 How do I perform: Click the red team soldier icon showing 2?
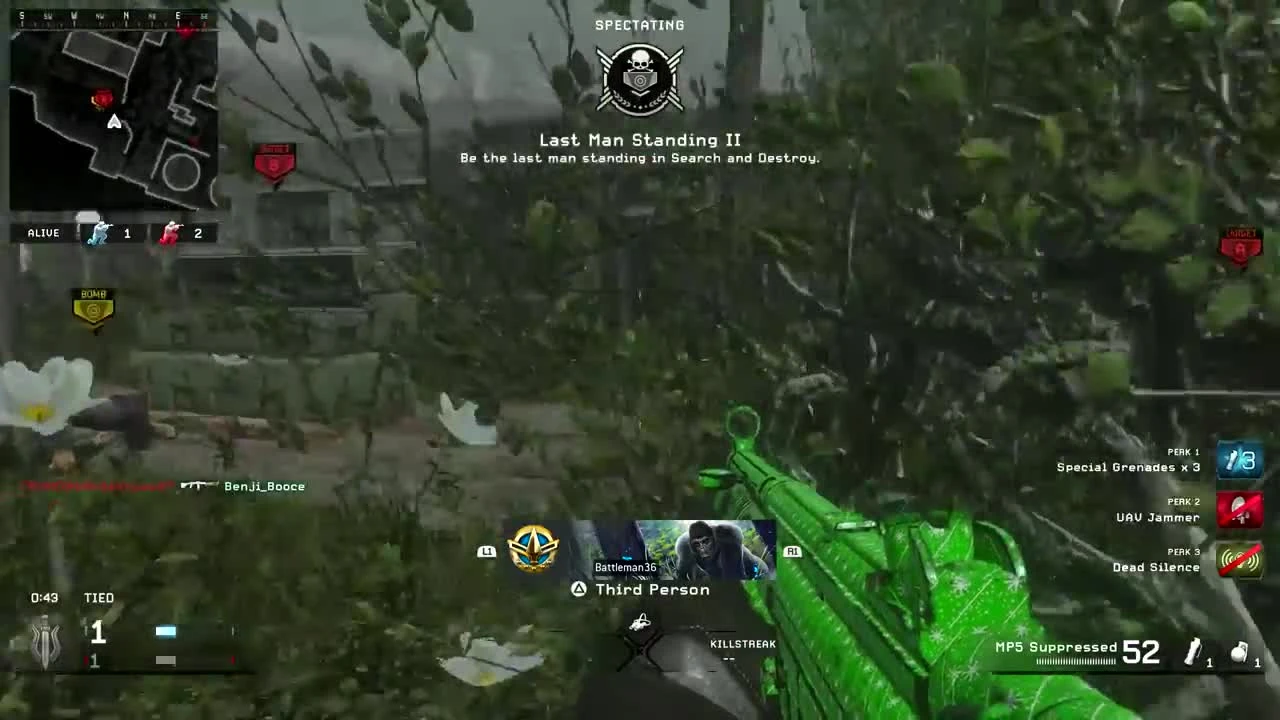tap(171, 232)
